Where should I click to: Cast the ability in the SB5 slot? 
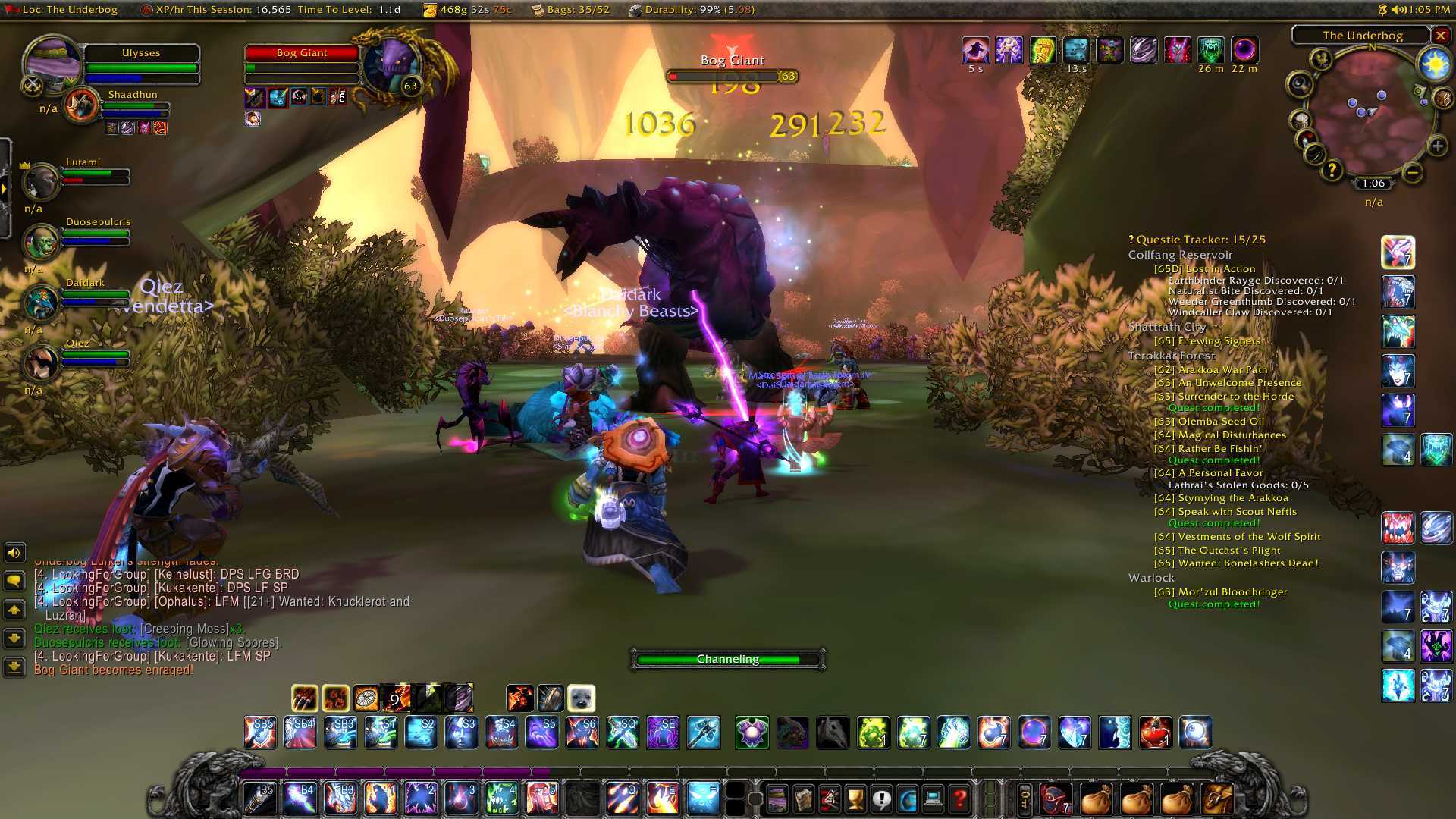tap(259, 733)
